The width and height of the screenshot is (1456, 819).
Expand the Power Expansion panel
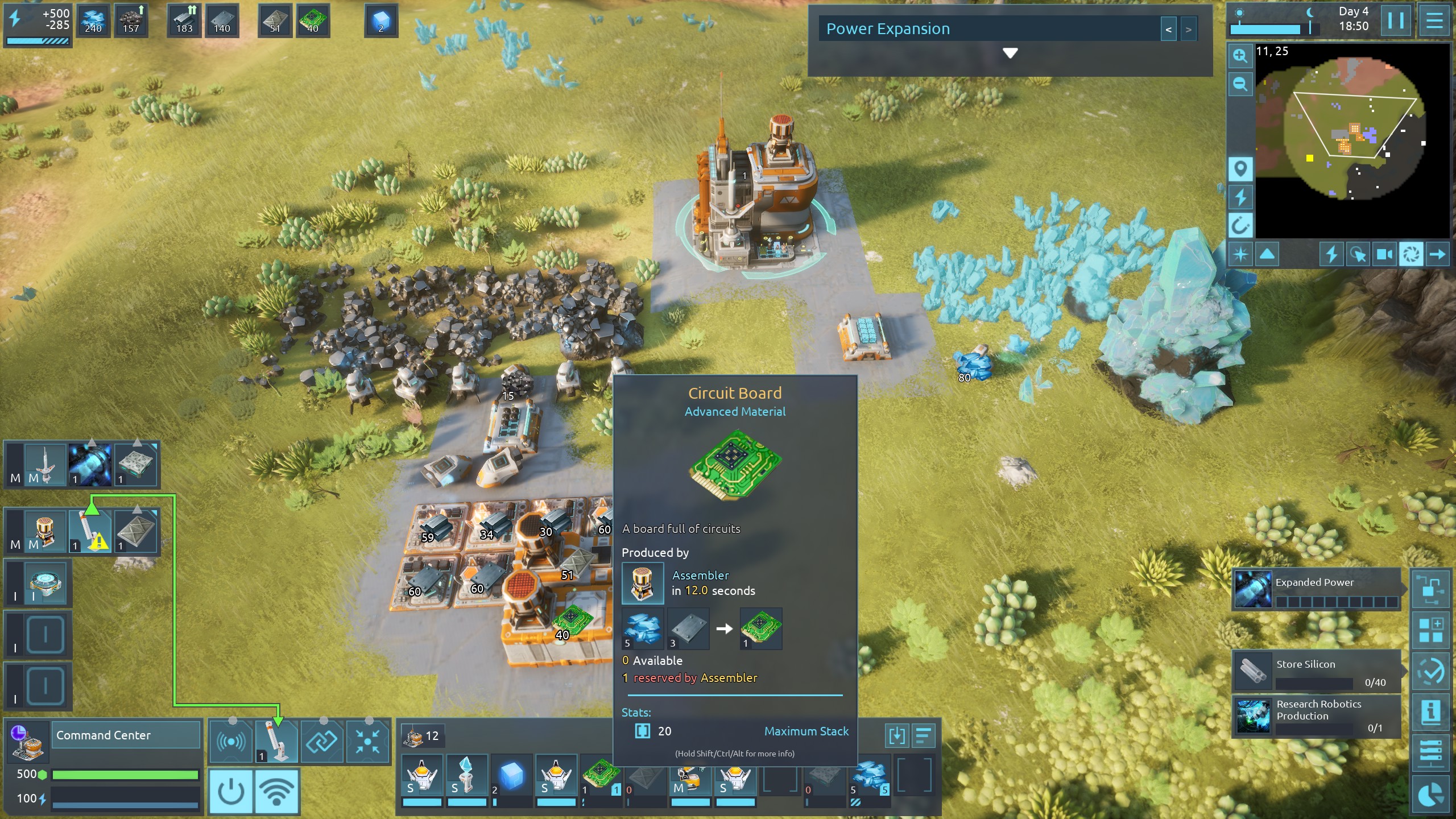1010,53
